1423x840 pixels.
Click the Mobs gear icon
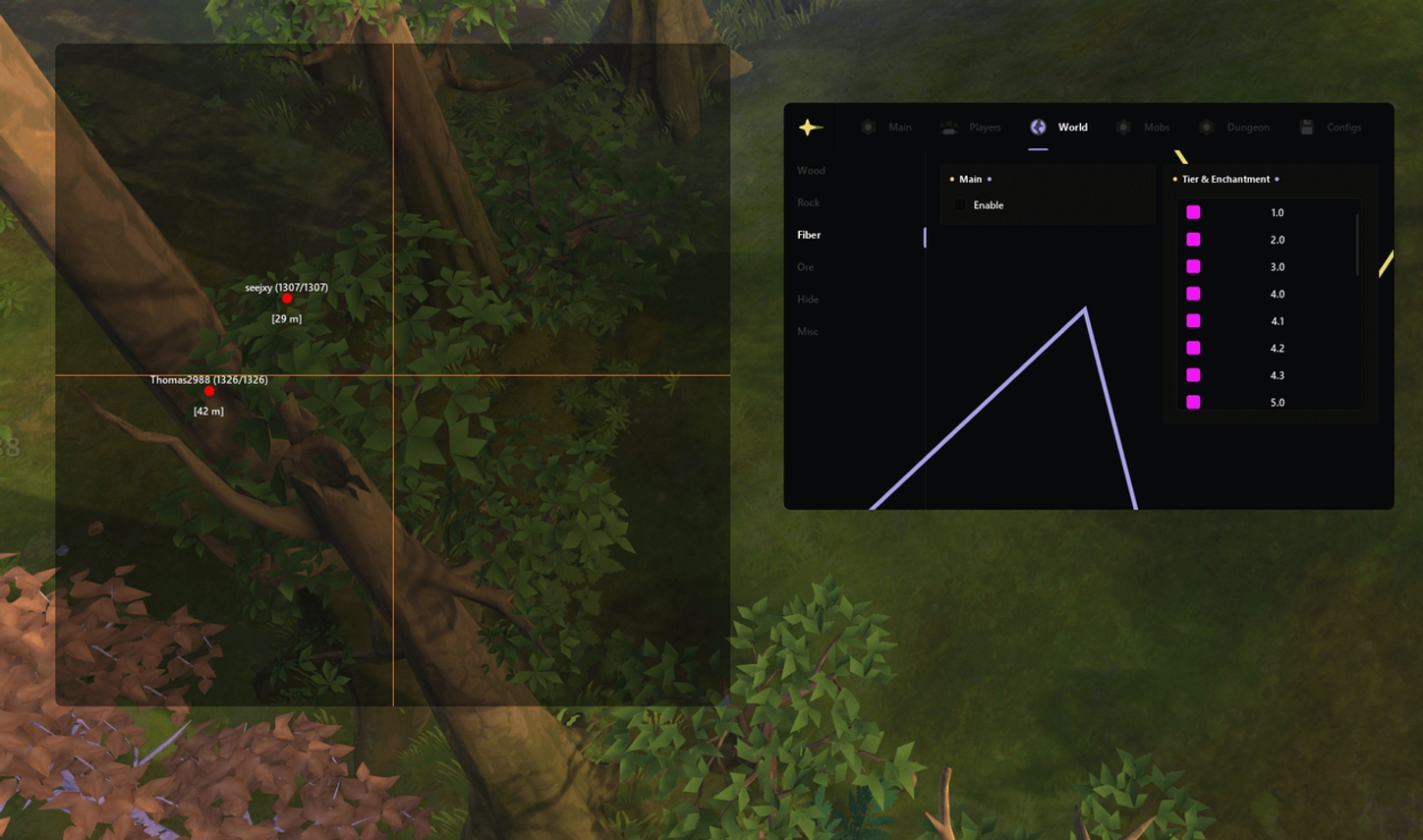pos(1121,127)
